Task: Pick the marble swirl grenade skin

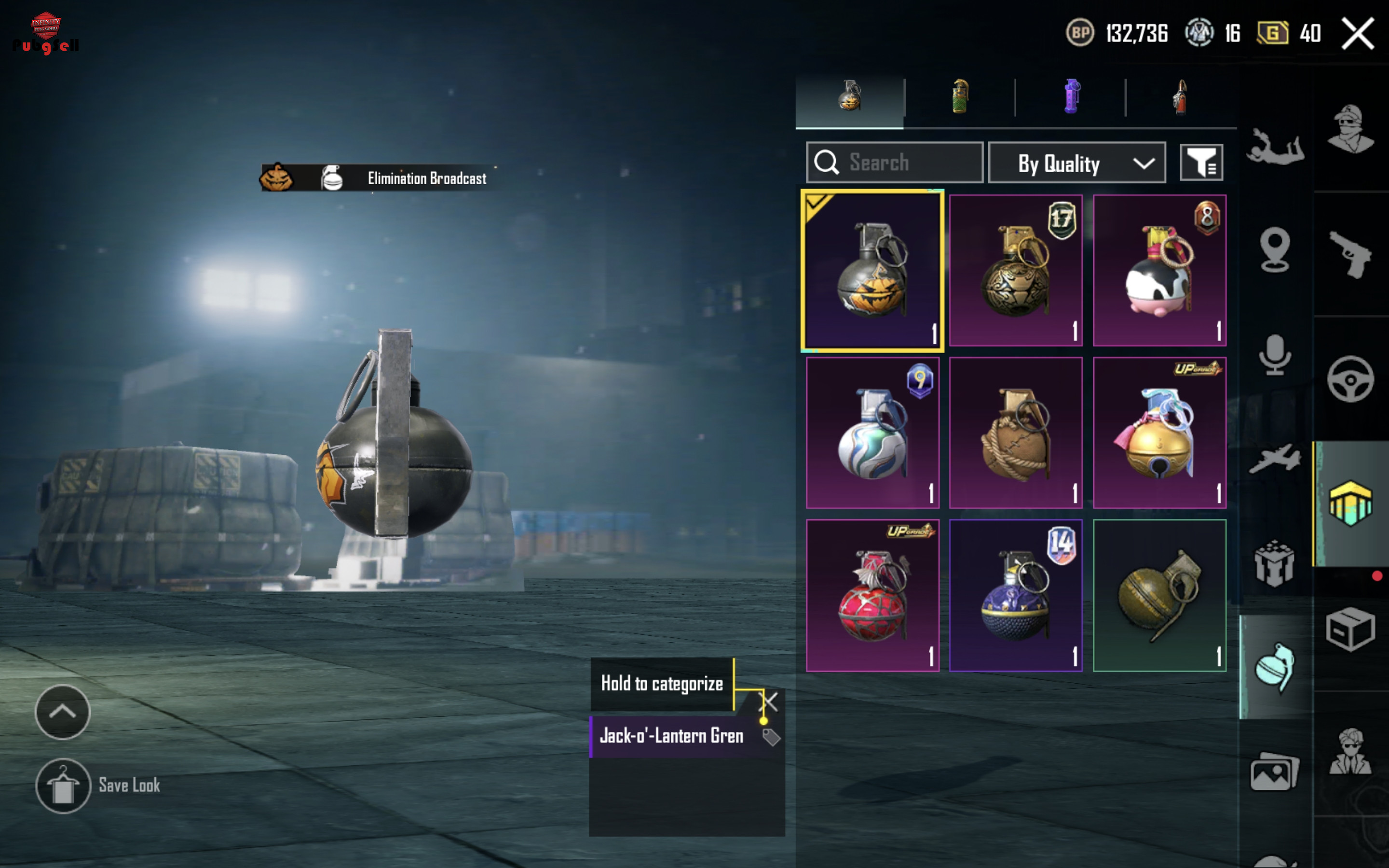Action: tap(872, 433)
